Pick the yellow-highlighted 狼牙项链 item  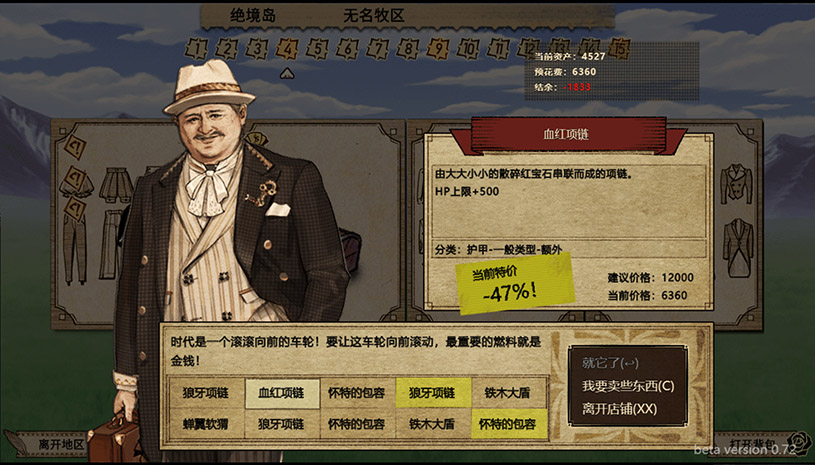tap(432, 393)
